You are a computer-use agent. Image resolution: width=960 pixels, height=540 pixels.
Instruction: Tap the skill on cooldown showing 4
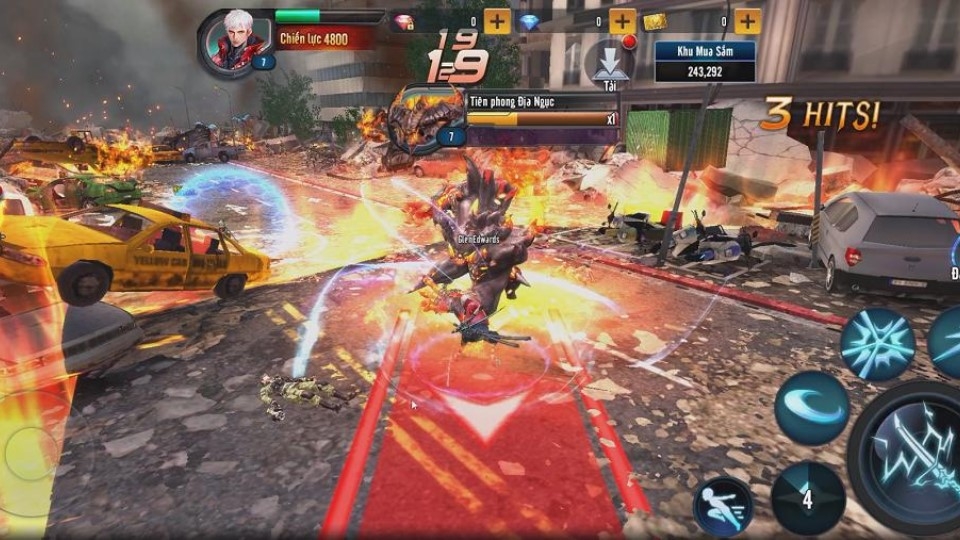click(x=808, y=498)
